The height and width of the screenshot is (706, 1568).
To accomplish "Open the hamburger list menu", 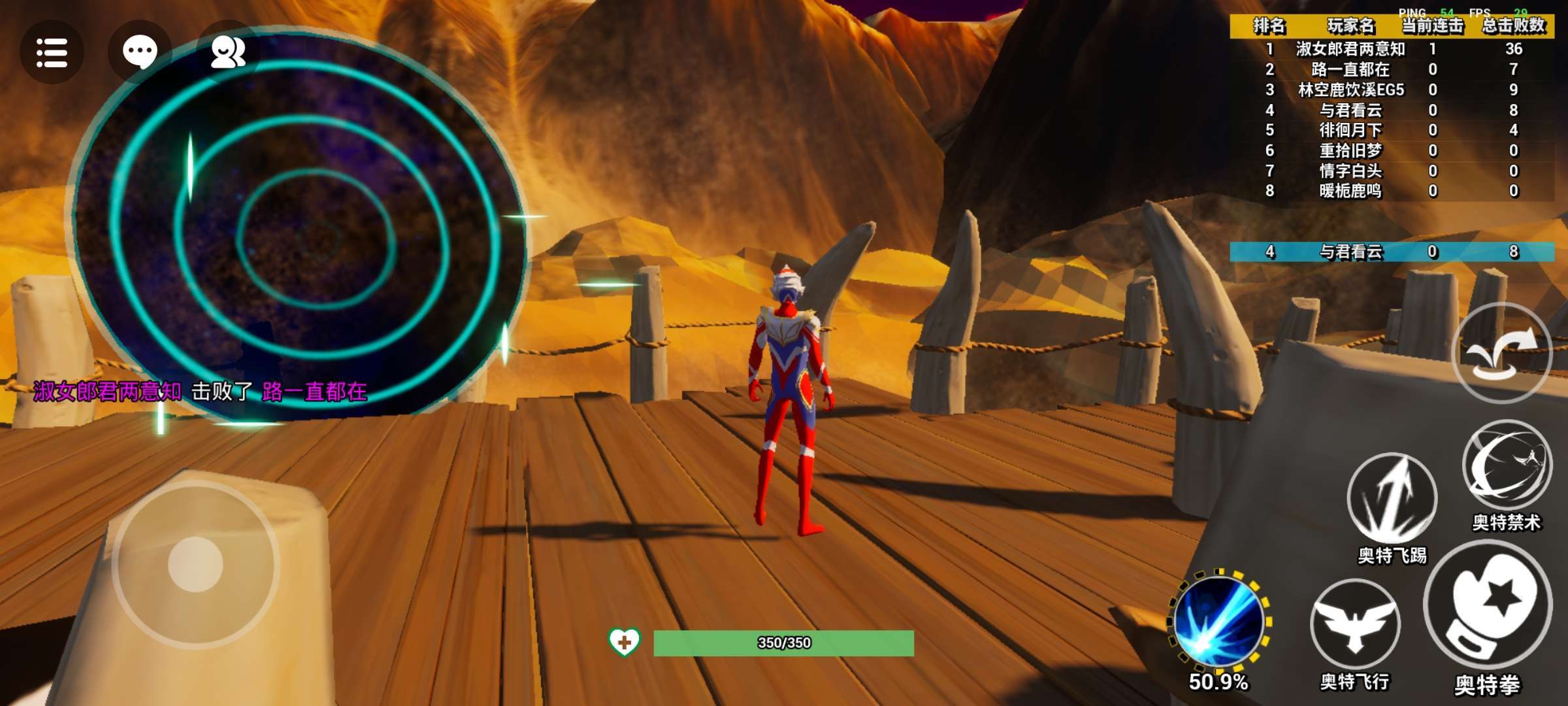I will pyautogui.click(x=52, y=52).
